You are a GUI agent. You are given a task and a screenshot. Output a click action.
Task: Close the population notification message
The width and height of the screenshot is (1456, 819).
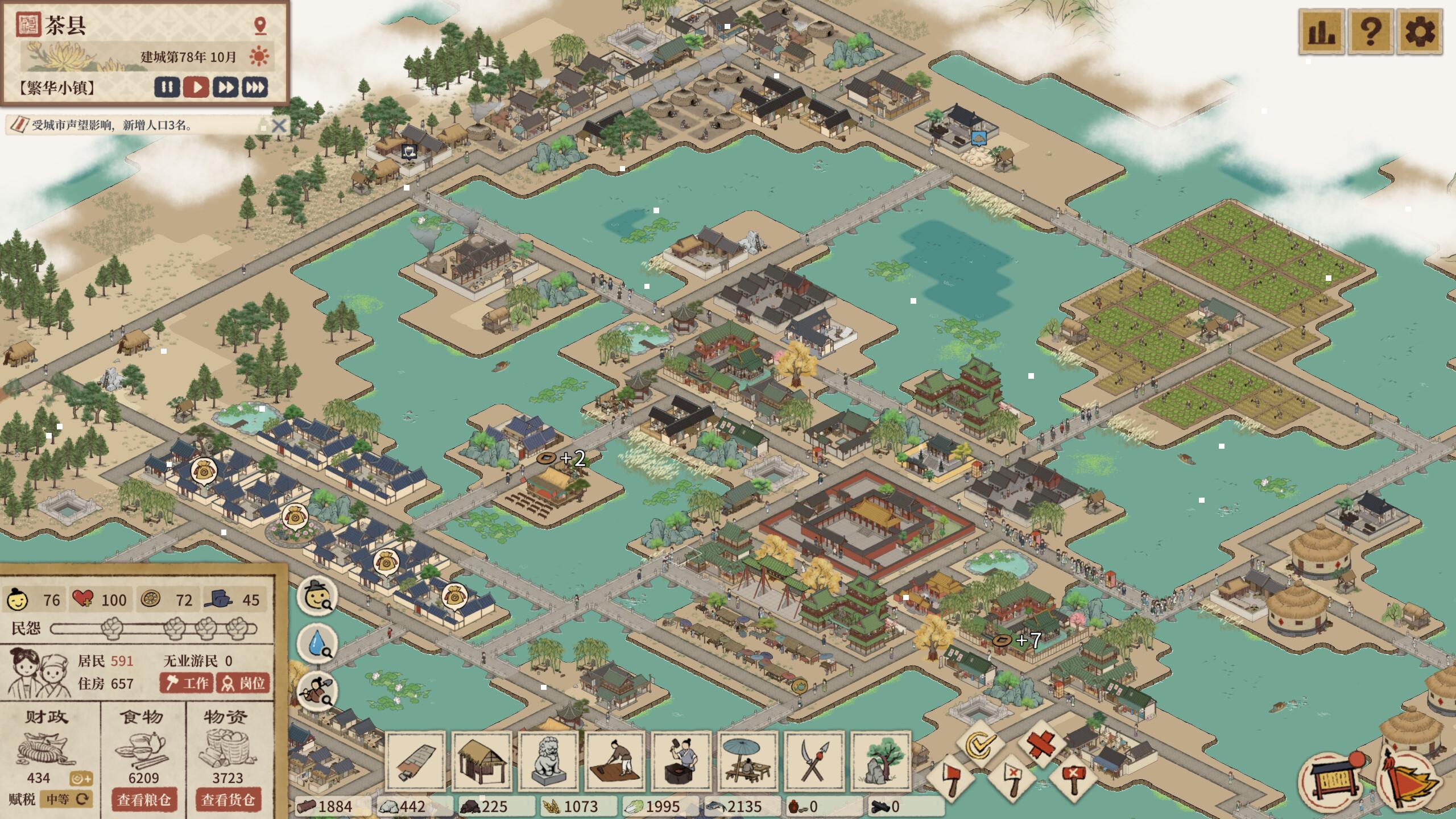(x=279, y=125)
